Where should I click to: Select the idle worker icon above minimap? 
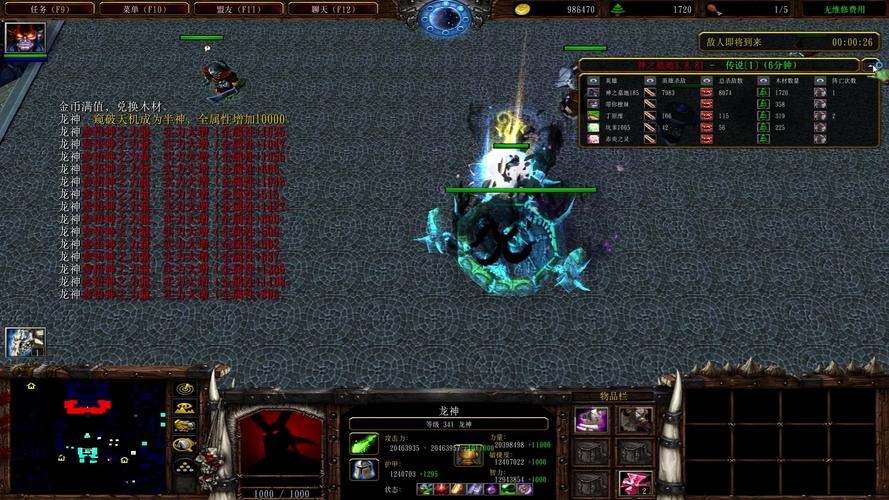point(24,343)
